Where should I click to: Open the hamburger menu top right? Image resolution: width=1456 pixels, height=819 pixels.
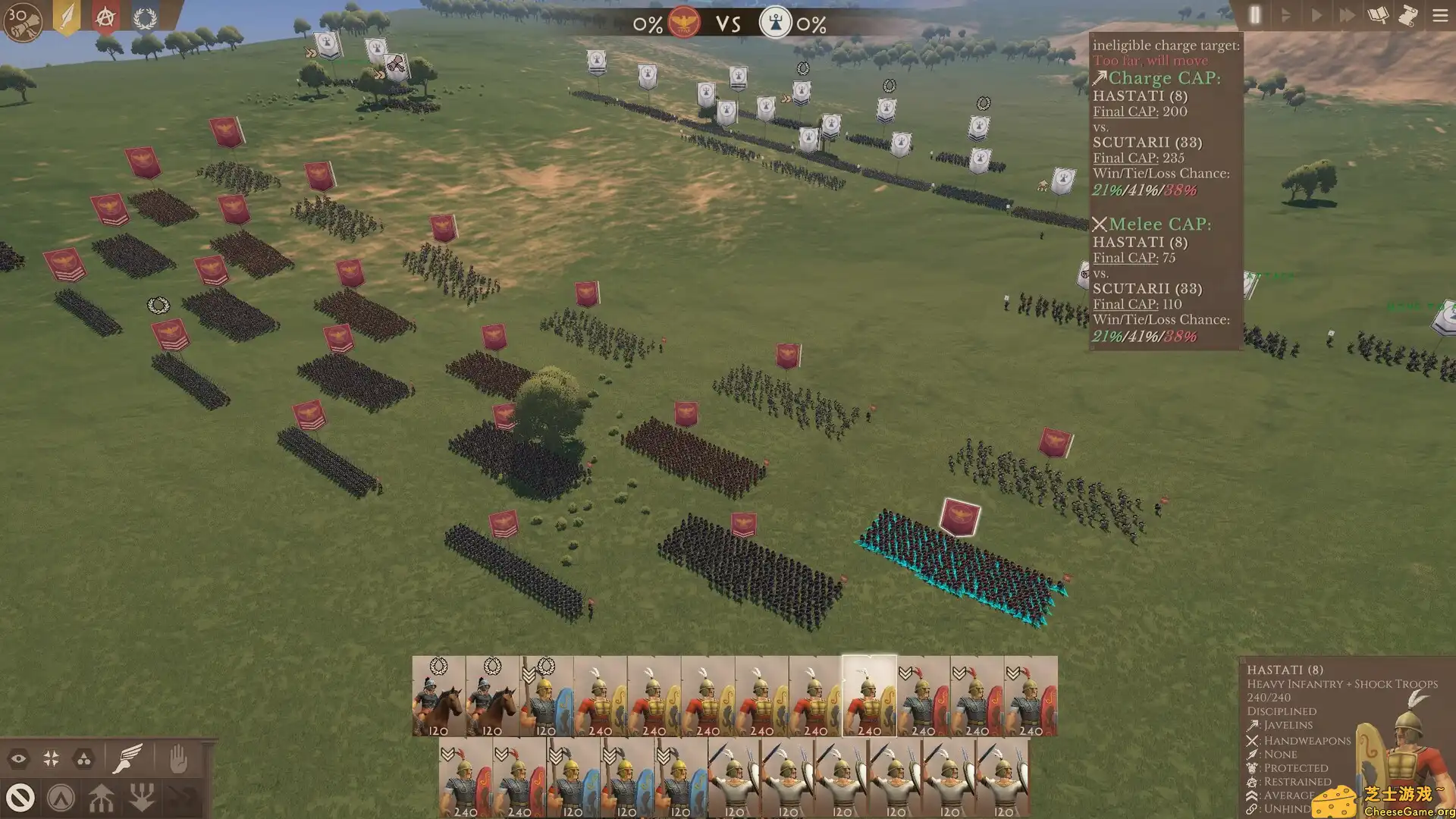click(1439, 15)
